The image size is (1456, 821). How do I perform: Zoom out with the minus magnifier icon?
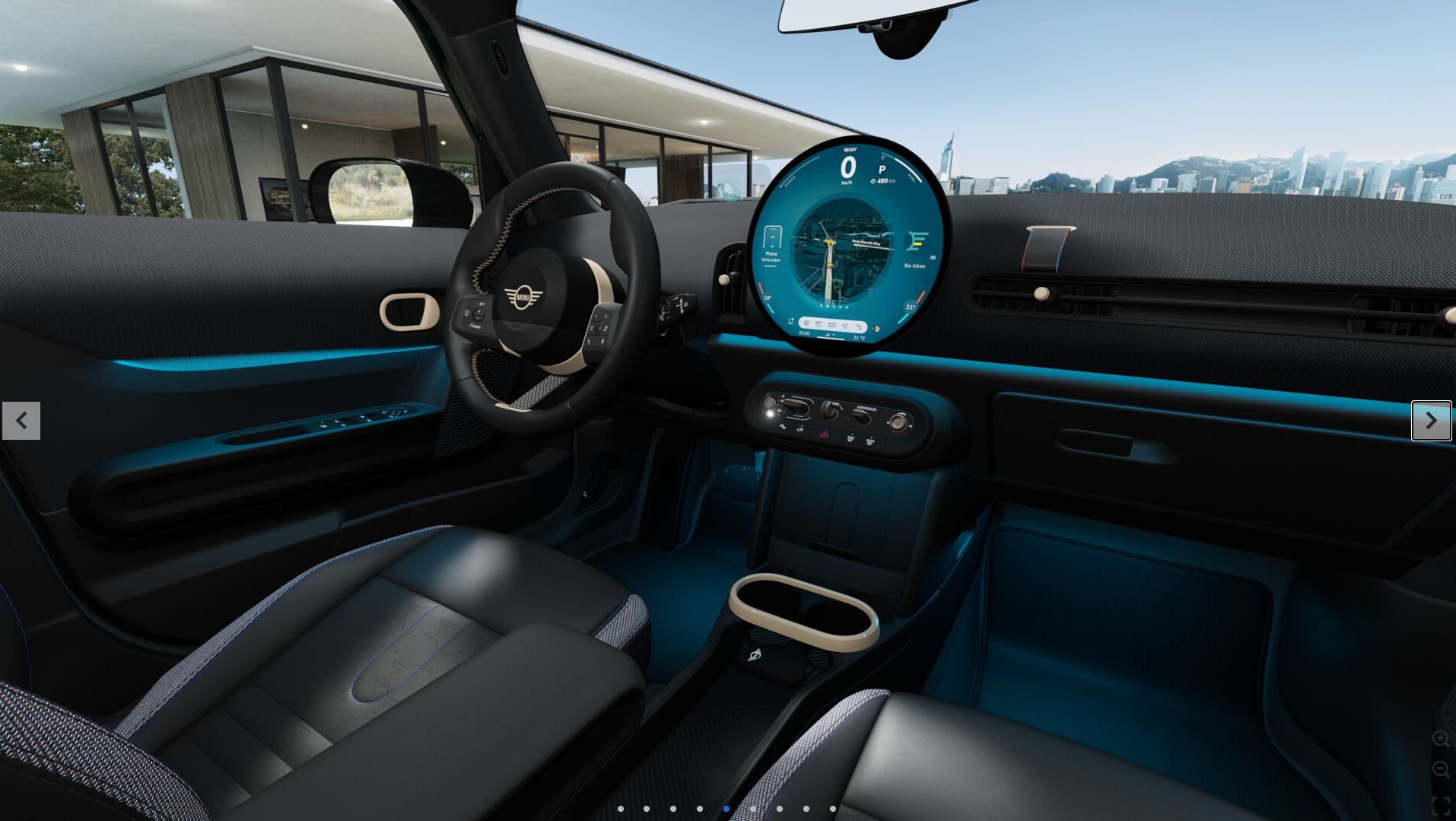(1440, 769)
